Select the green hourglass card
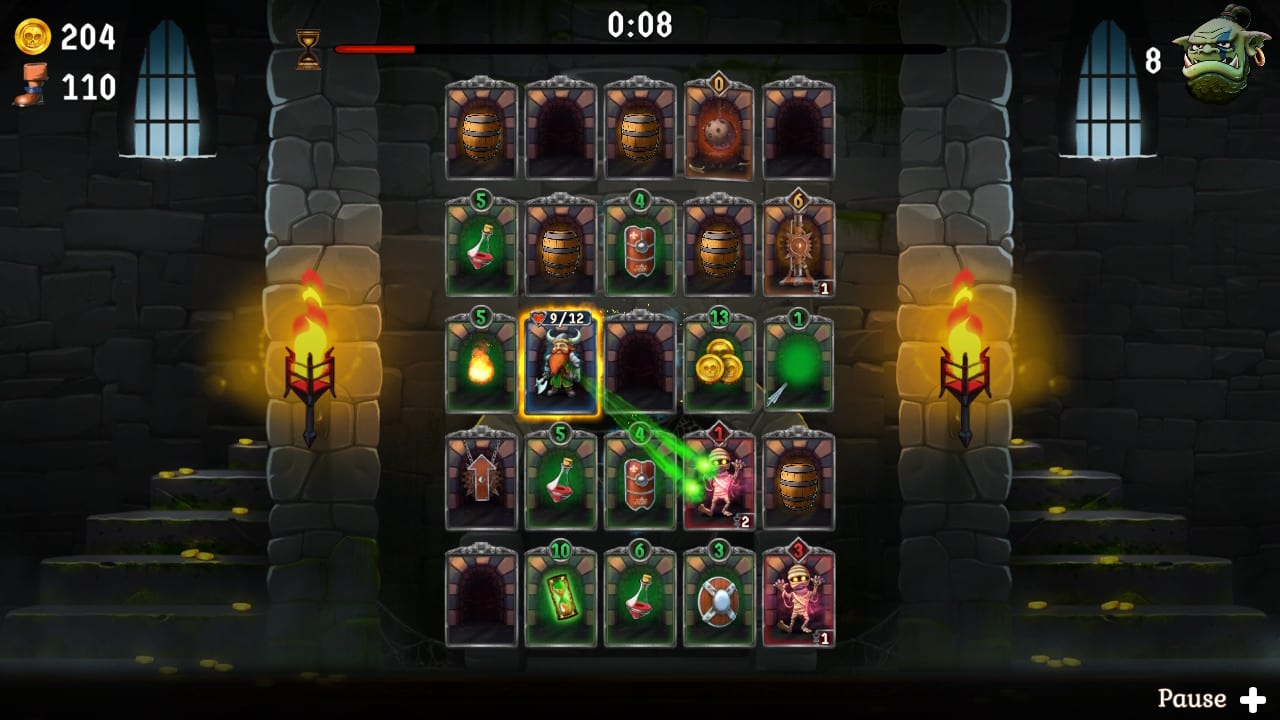This screenshot has height=720, width=1280. pyautogui.click(x=560, y=599)
